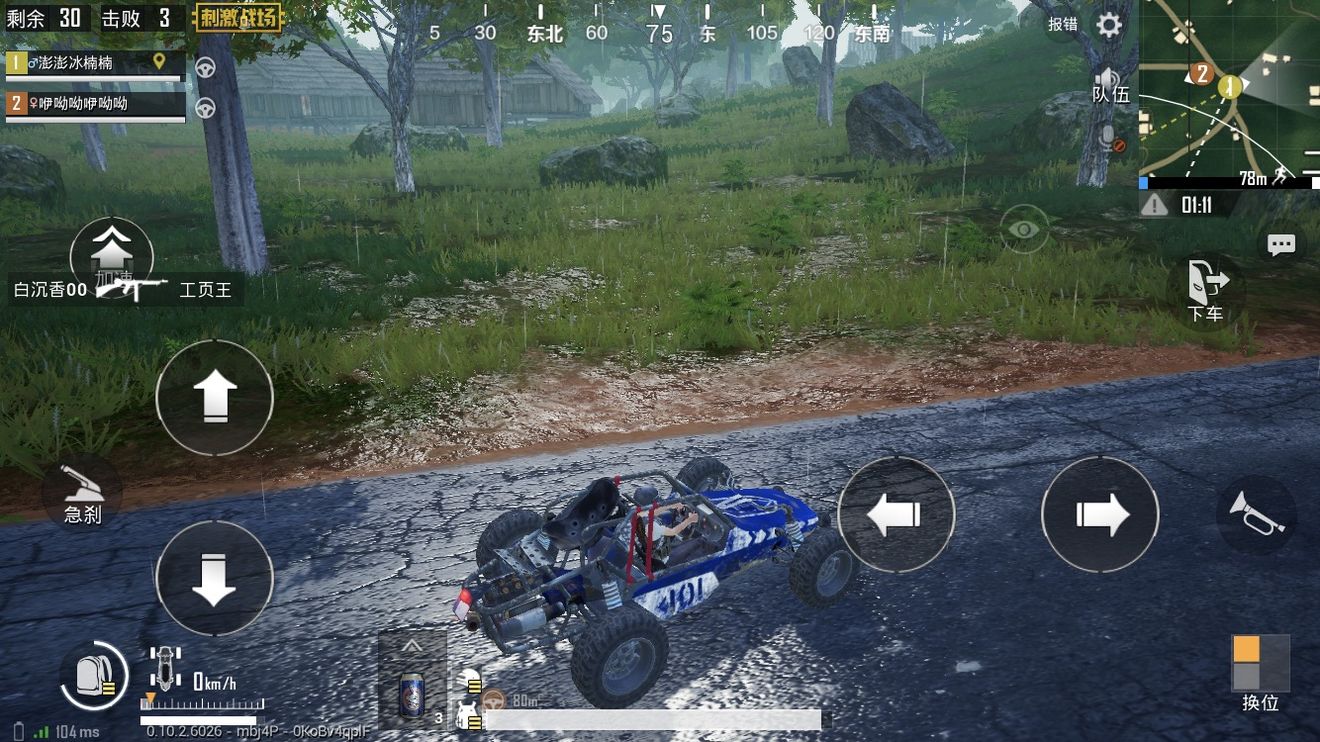Enable the free-look eye toggle
This screenshot has height=742, width=1320.
(x=1022, y=229)
